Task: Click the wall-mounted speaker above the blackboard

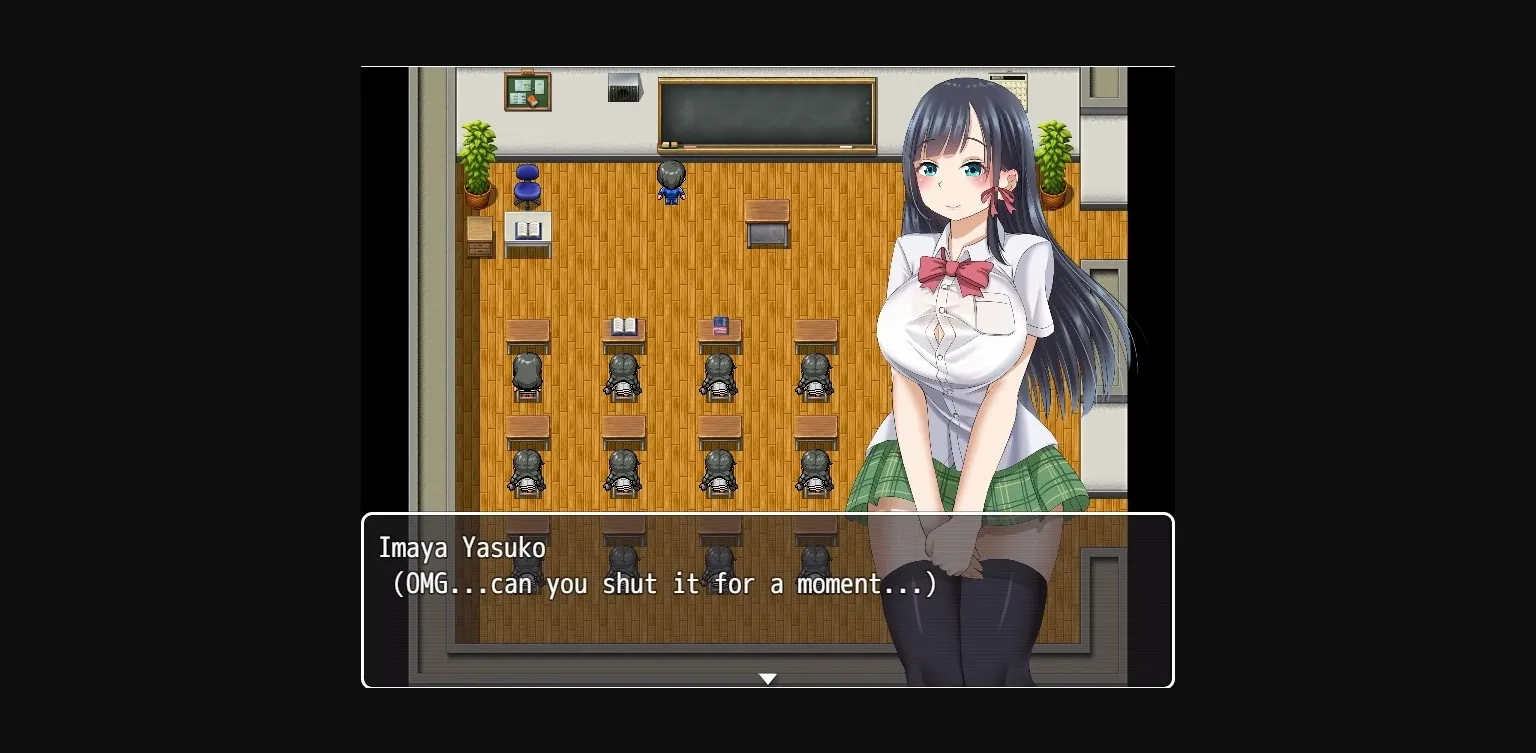Action: [623, 90]
